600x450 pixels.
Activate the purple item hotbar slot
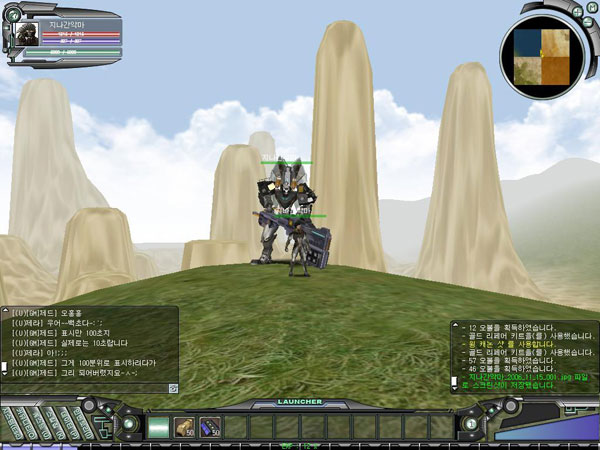click(209, 427)
